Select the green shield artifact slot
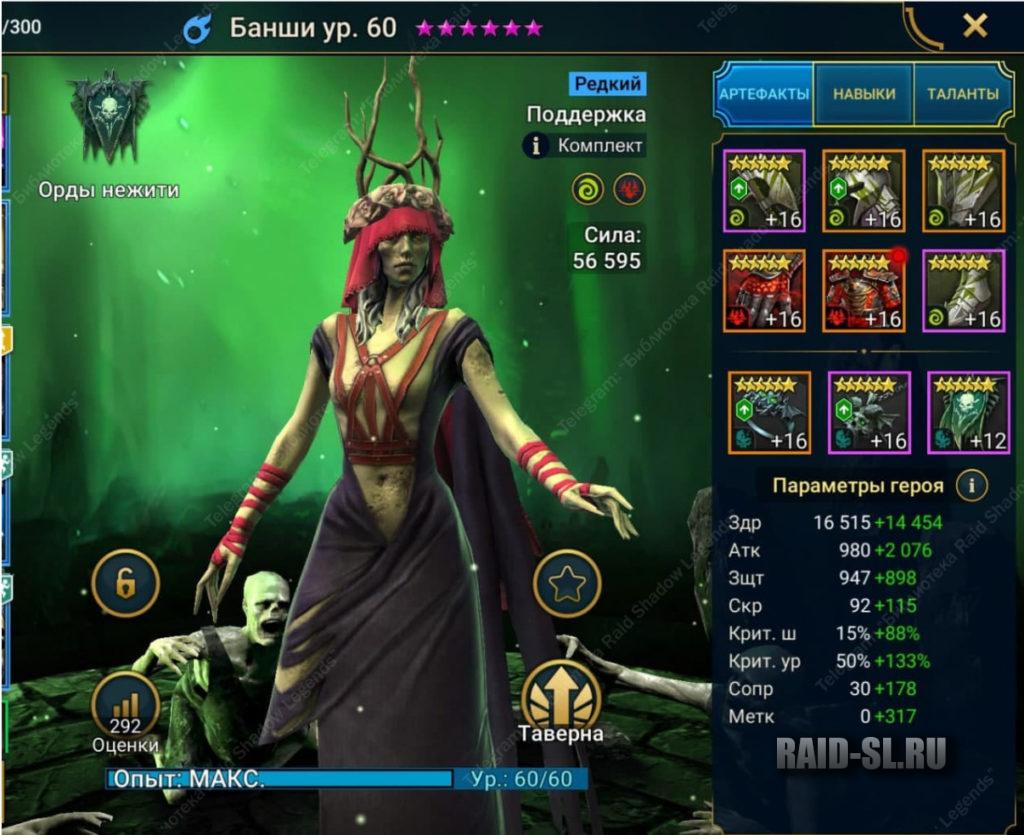The width and height of the screenshot is (1024, 835). point(963,190)
